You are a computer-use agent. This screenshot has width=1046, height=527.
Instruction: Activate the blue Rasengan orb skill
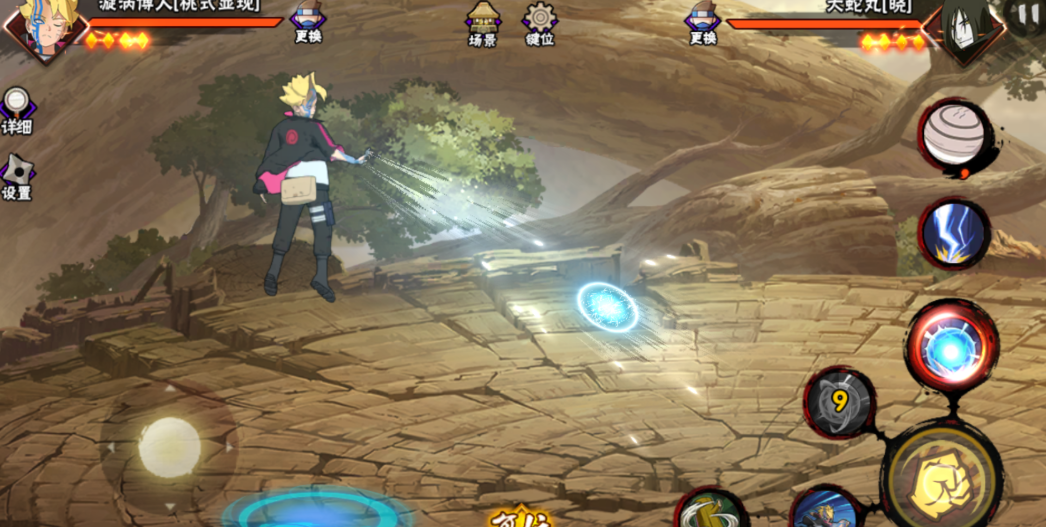[951, 347]
